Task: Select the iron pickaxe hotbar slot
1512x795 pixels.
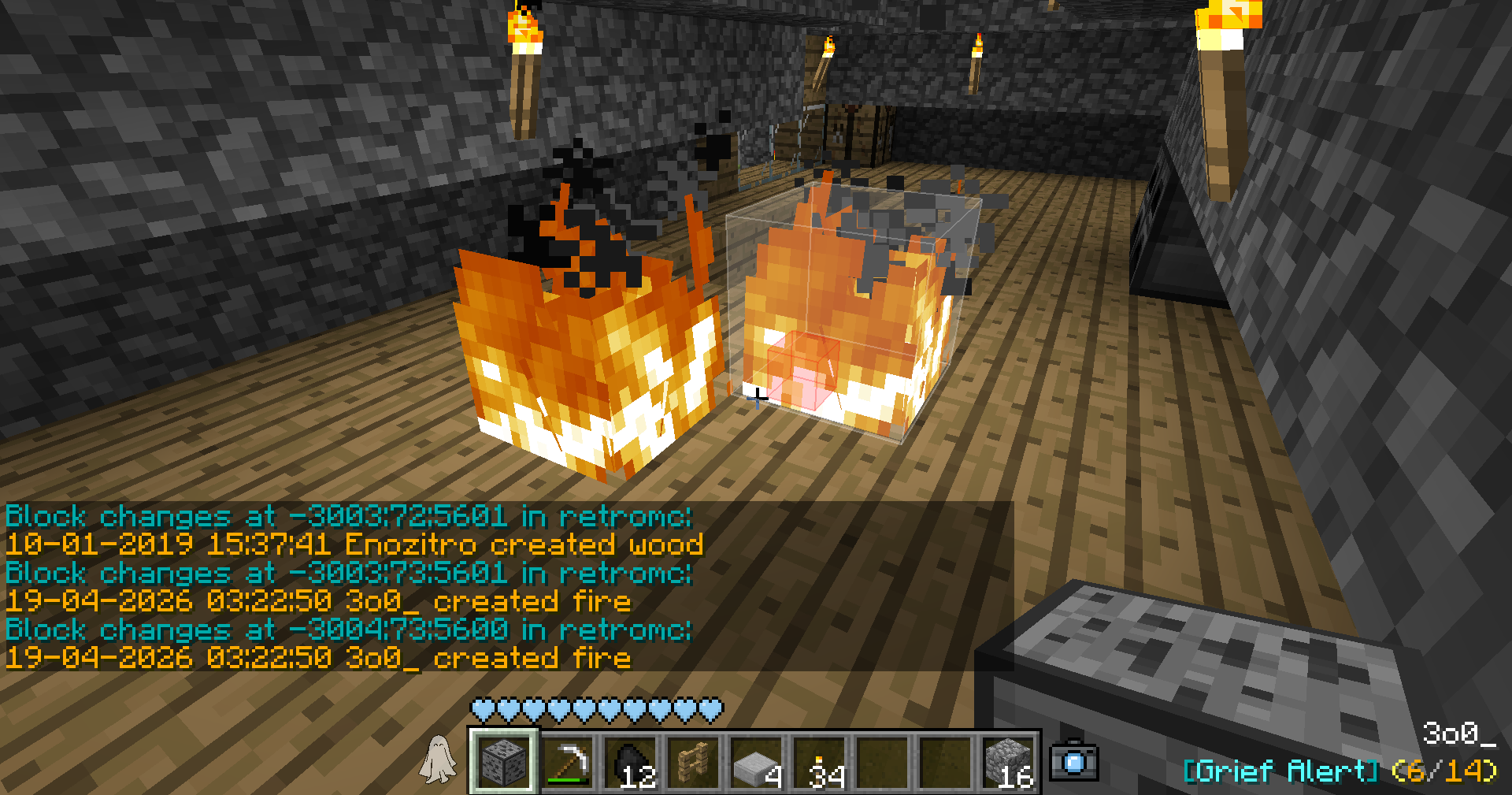Action: point(567,762)
